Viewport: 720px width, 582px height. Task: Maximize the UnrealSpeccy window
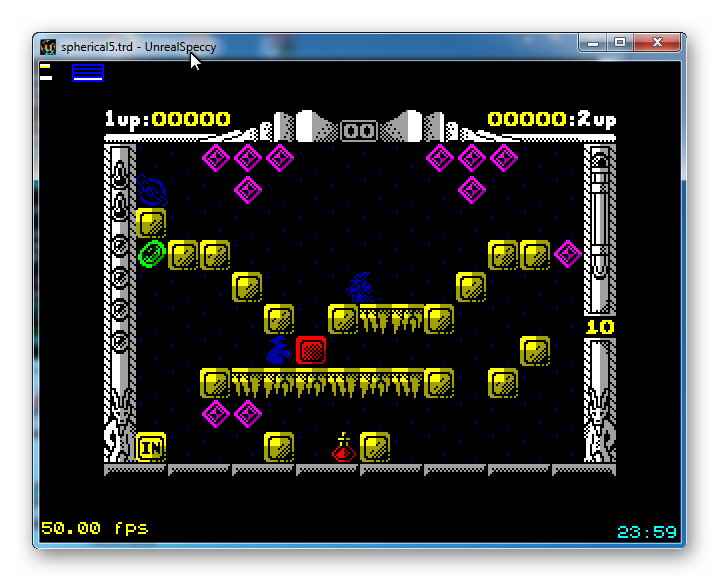pyautogui.click(x=619, y=43)
